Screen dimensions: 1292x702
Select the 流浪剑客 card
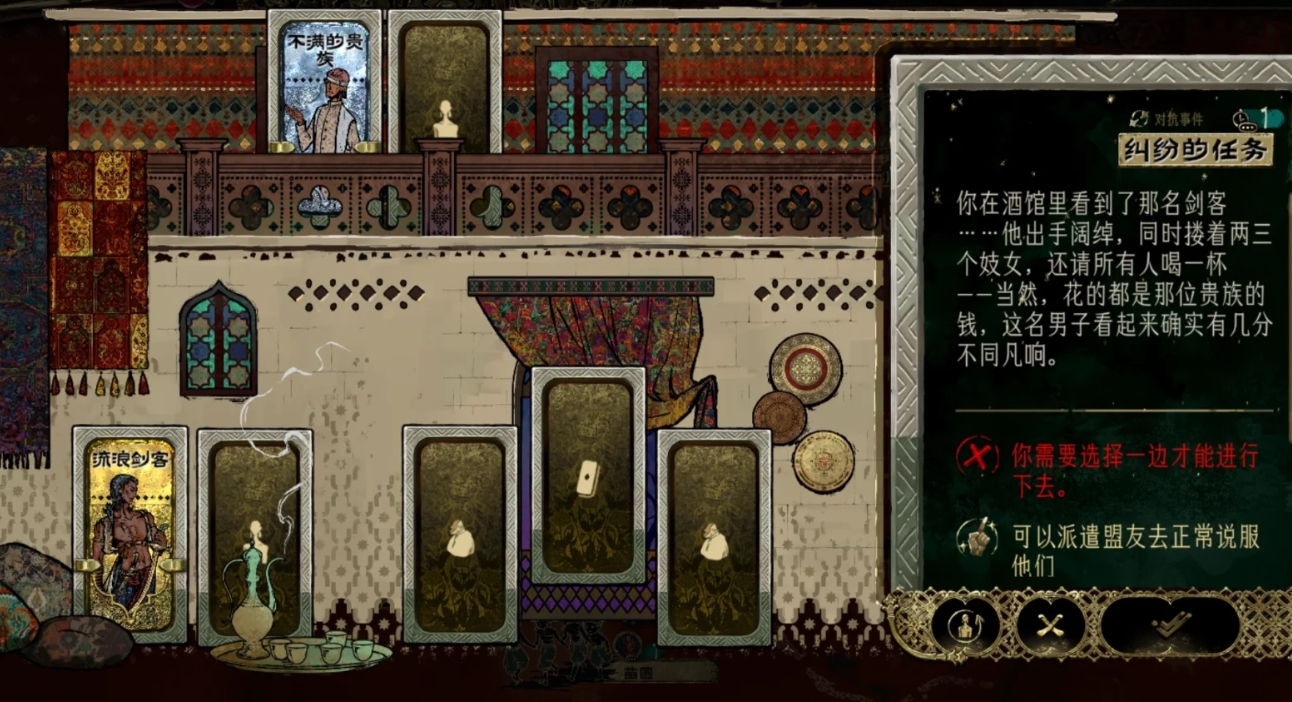pos(130,534)
